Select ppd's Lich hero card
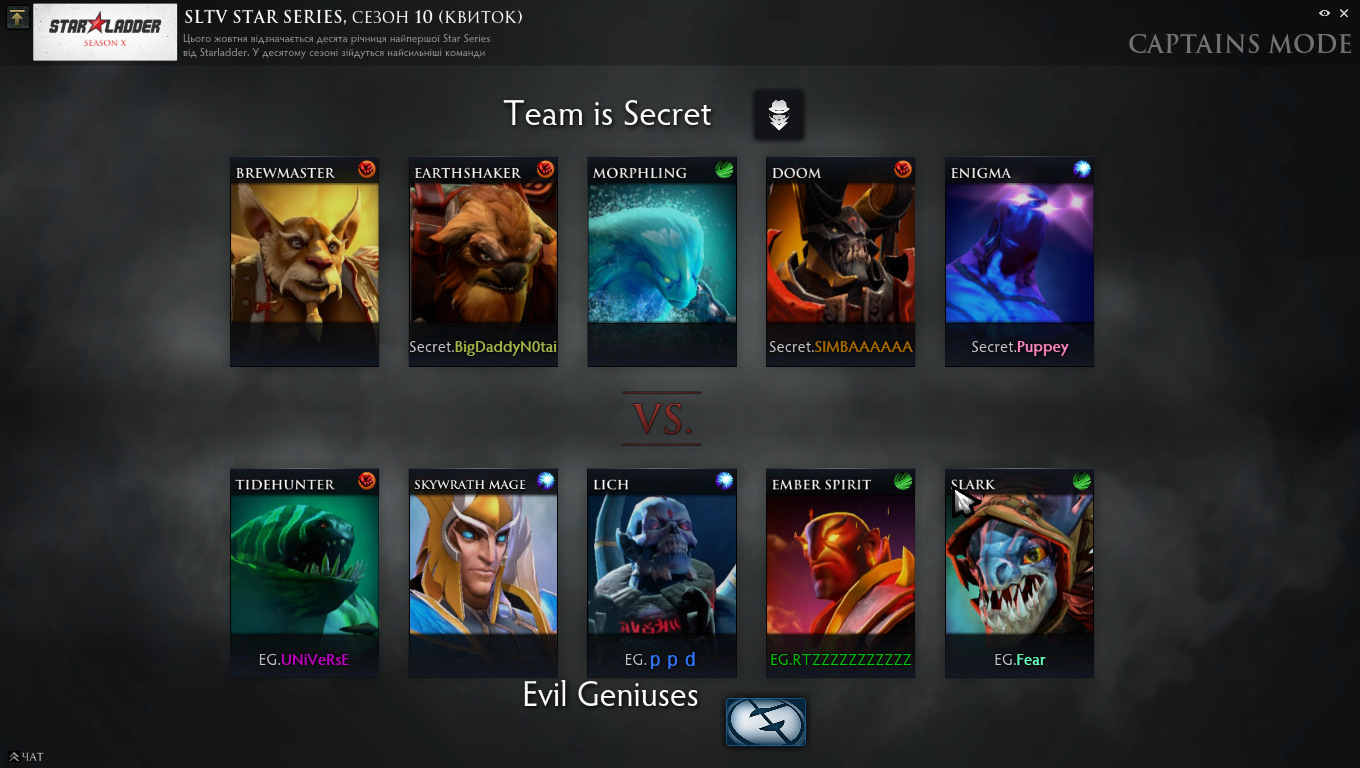 662,572
